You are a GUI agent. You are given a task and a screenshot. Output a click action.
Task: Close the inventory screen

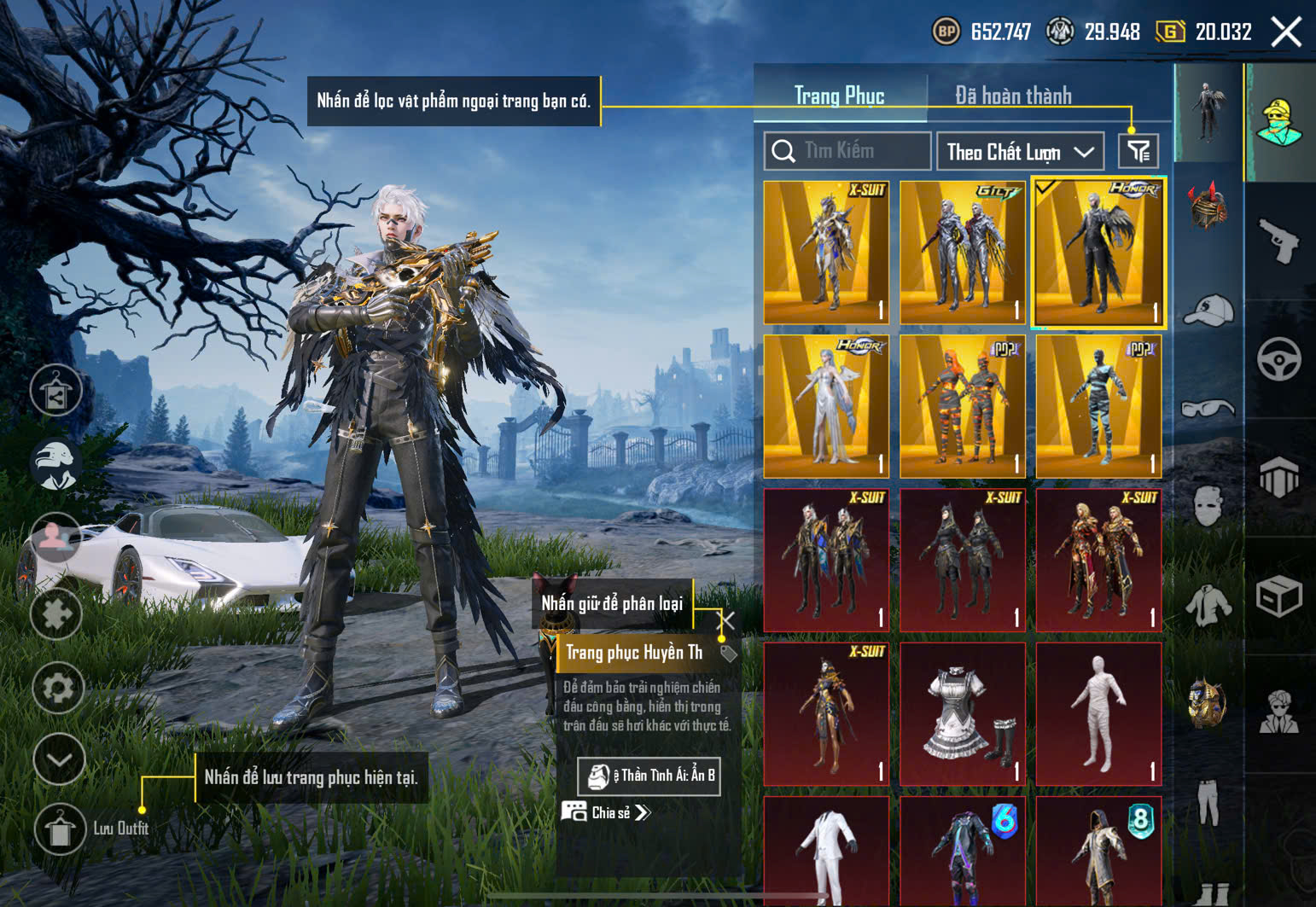(x=1286, y=32)
